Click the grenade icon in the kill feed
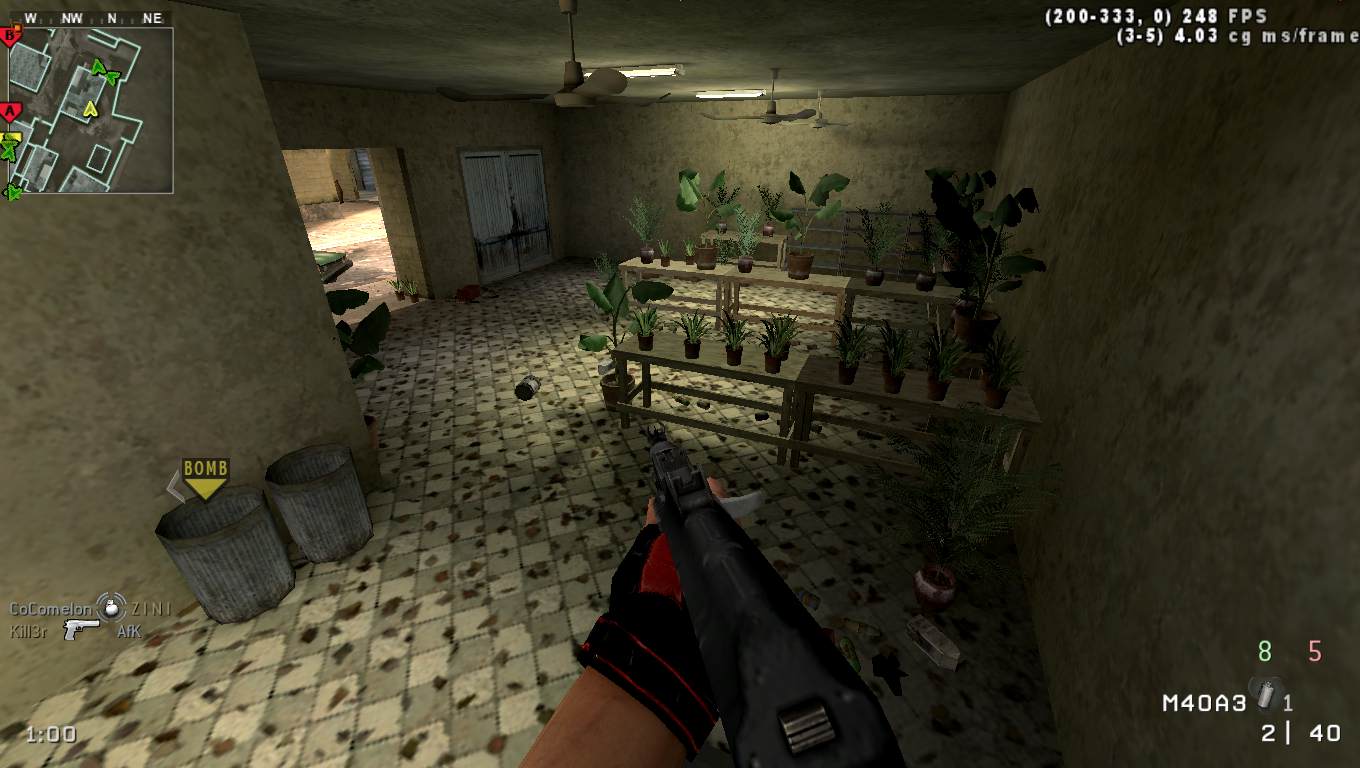The image size is (1360, 768). pos(111,606)
